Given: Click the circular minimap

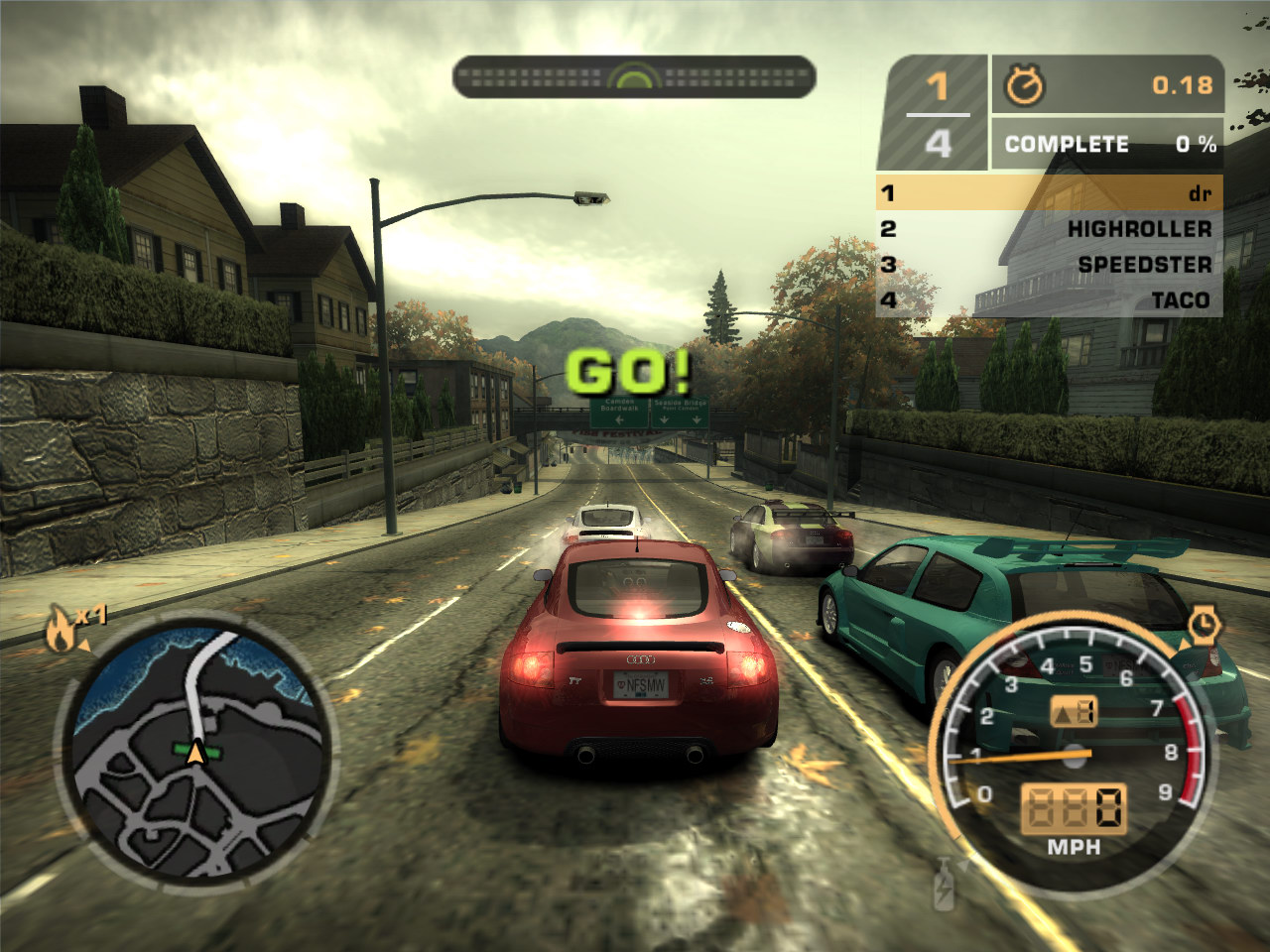Looking at the screenshot, I should (196, 749).
